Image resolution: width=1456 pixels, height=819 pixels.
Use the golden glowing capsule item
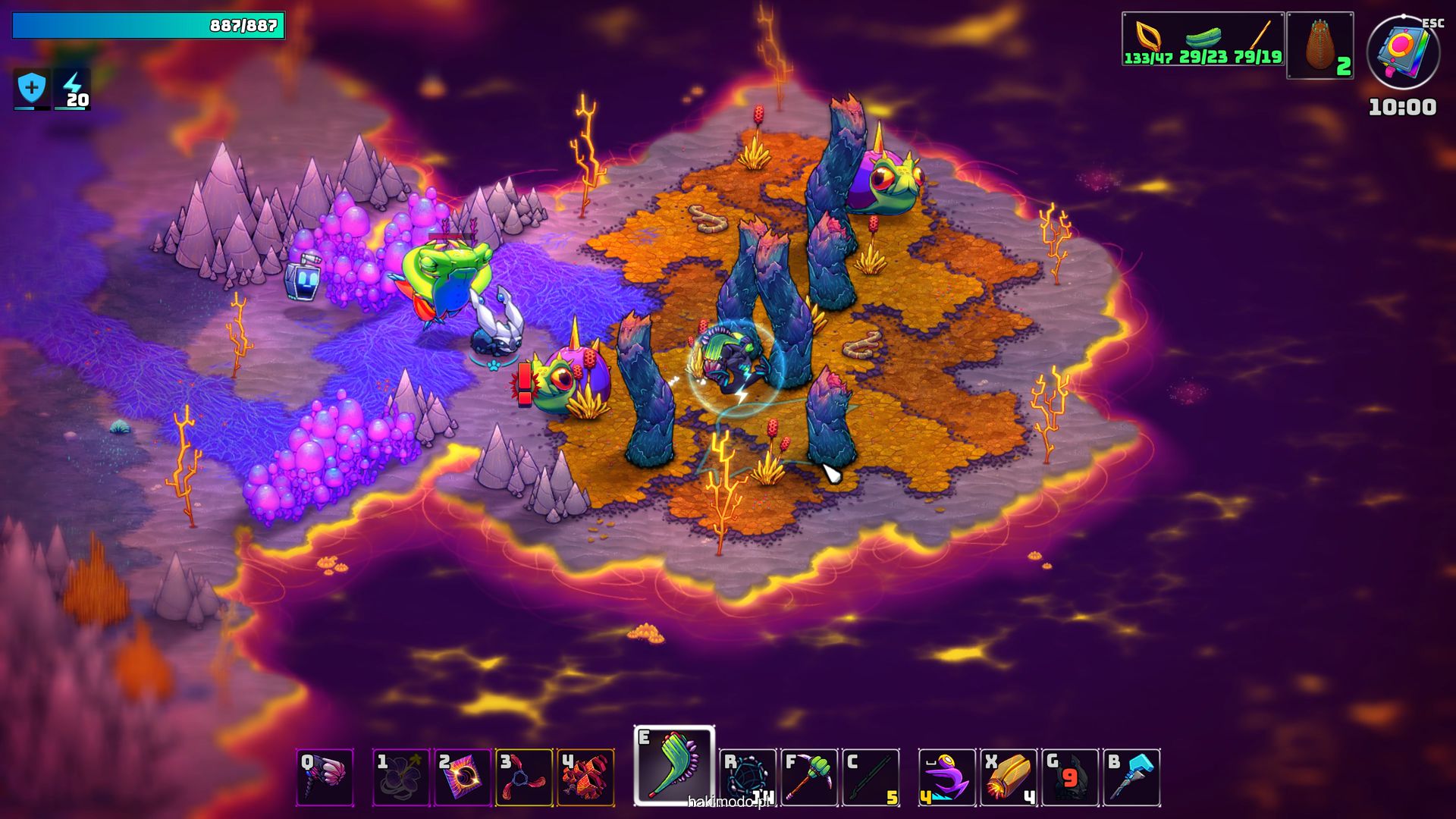(x=1009, y=777)
